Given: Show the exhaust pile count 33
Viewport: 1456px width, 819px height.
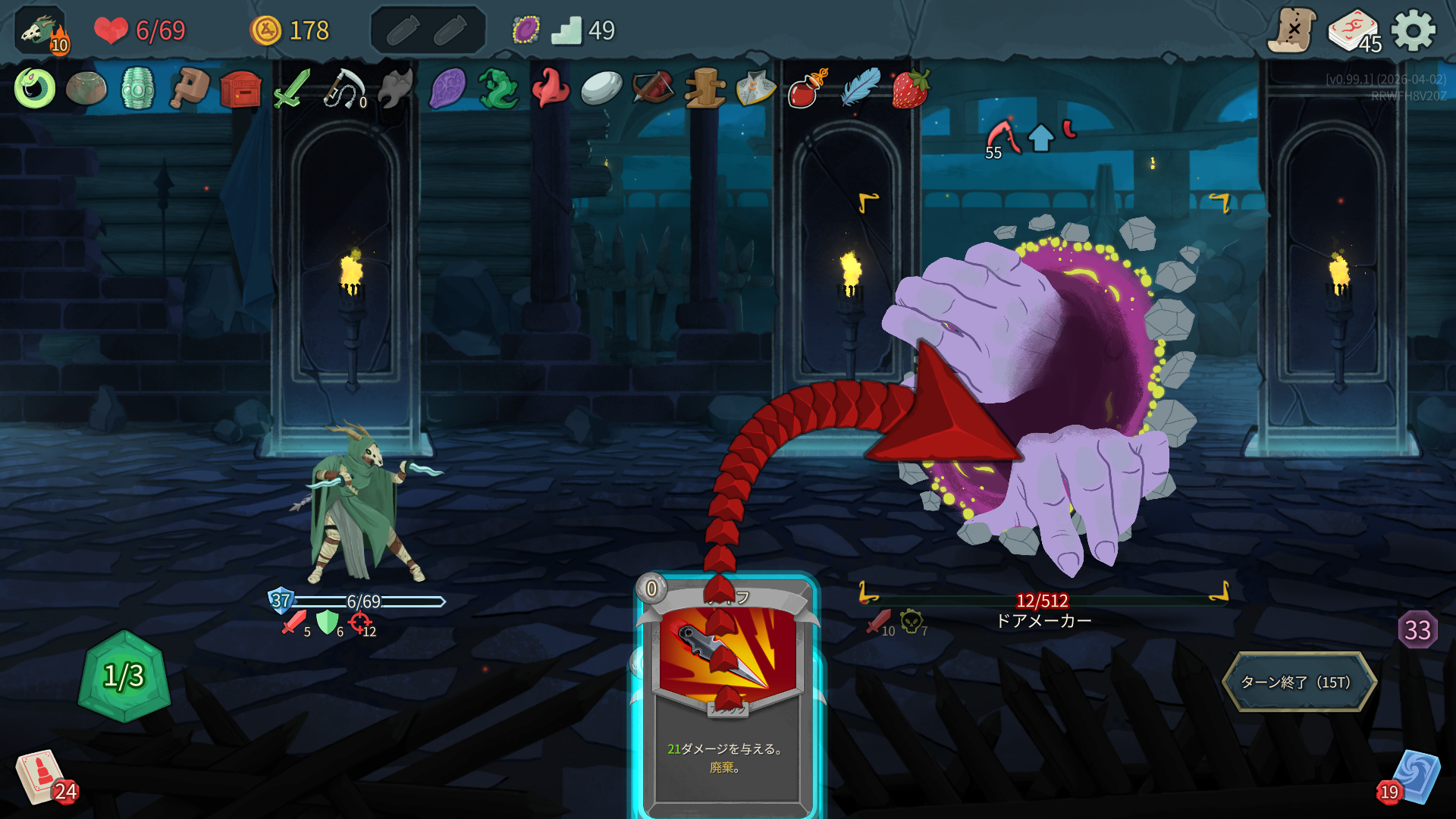Looking at the screenshot, I should [1417, 629].
